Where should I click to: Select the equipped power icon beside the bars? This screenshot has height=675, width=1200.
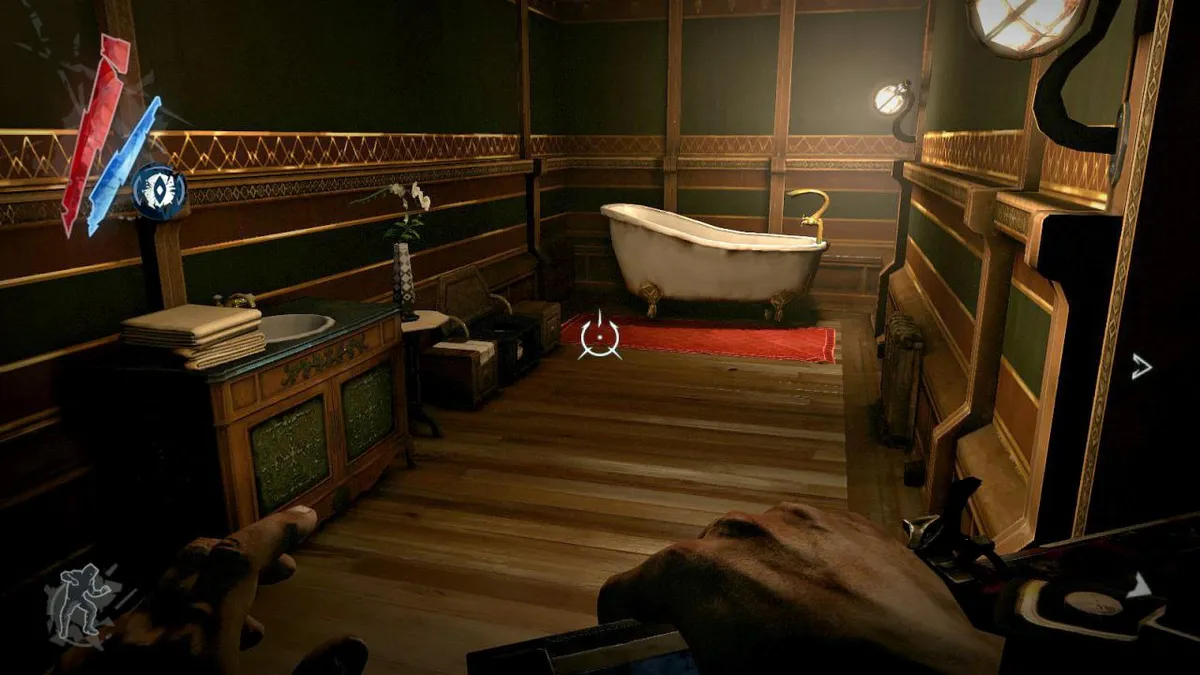[x=160, y=191]
